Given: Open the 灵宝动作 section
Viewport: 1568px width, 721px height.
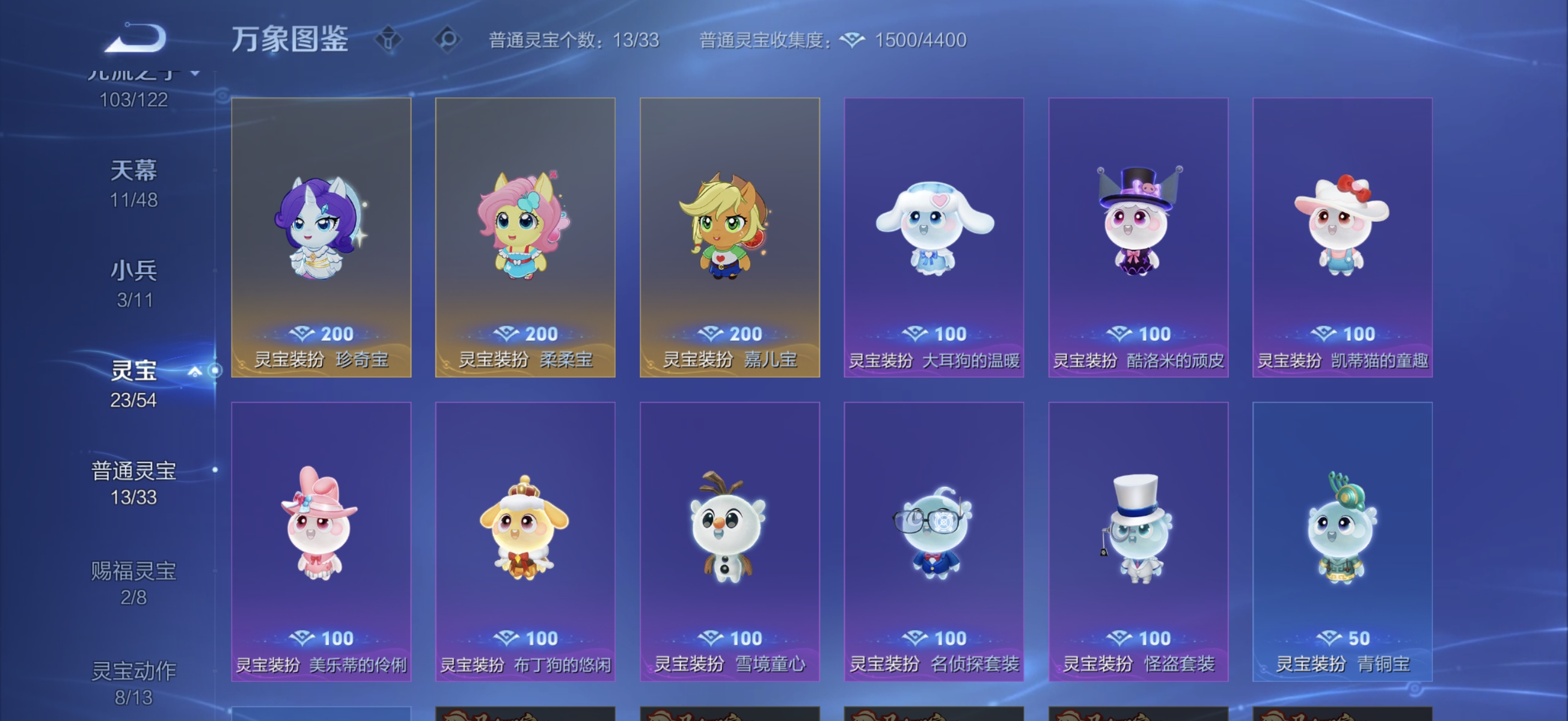Looking at the screenshot, I should (133, 671).
